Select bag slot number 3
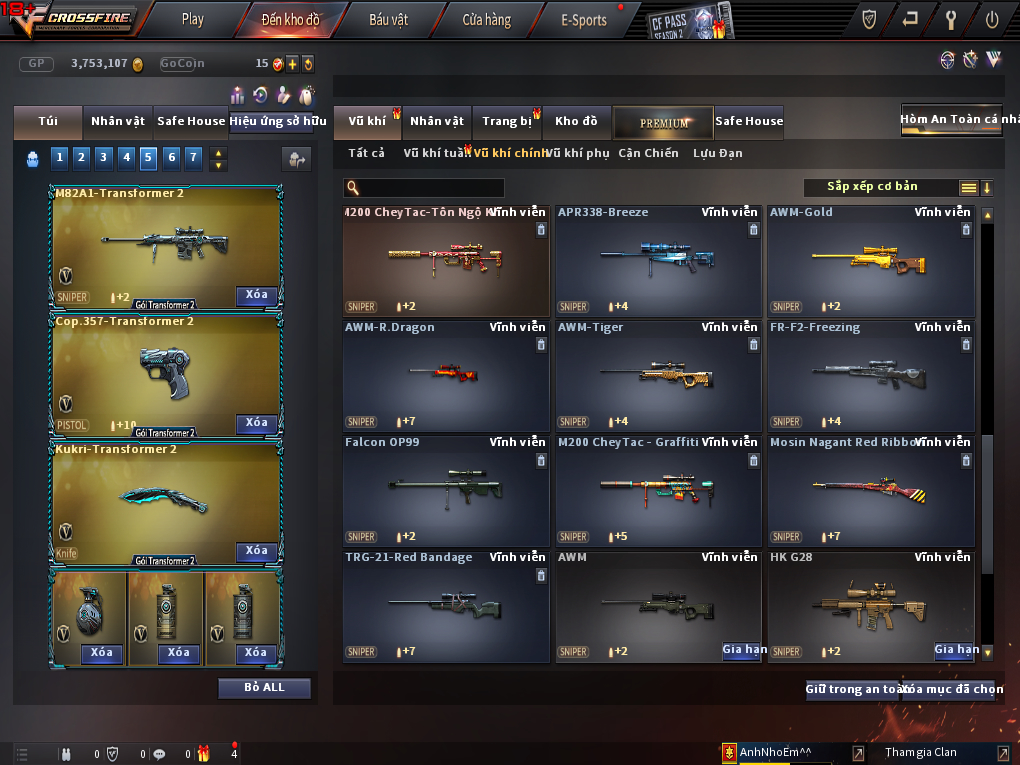Viewport: 1020px width, 765px height. (103, 157)
